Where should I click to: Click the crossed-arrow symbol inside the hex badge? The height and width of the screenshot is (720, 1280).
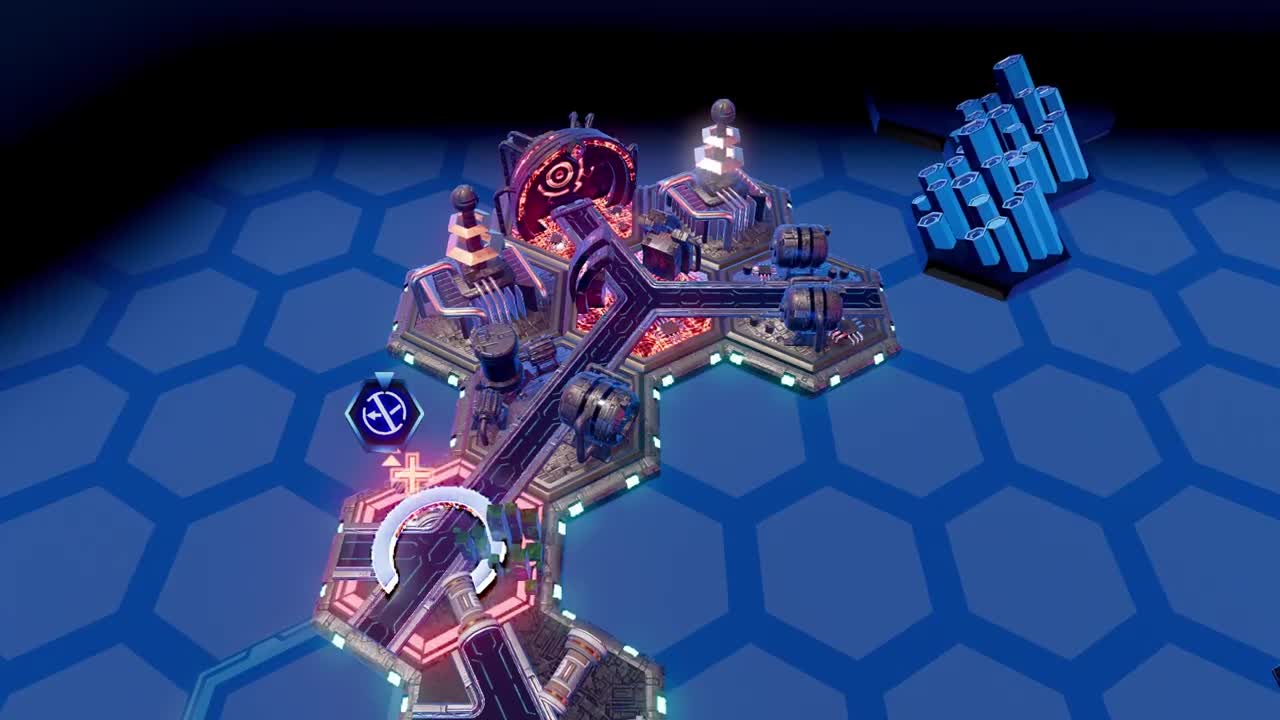(383, 410)
